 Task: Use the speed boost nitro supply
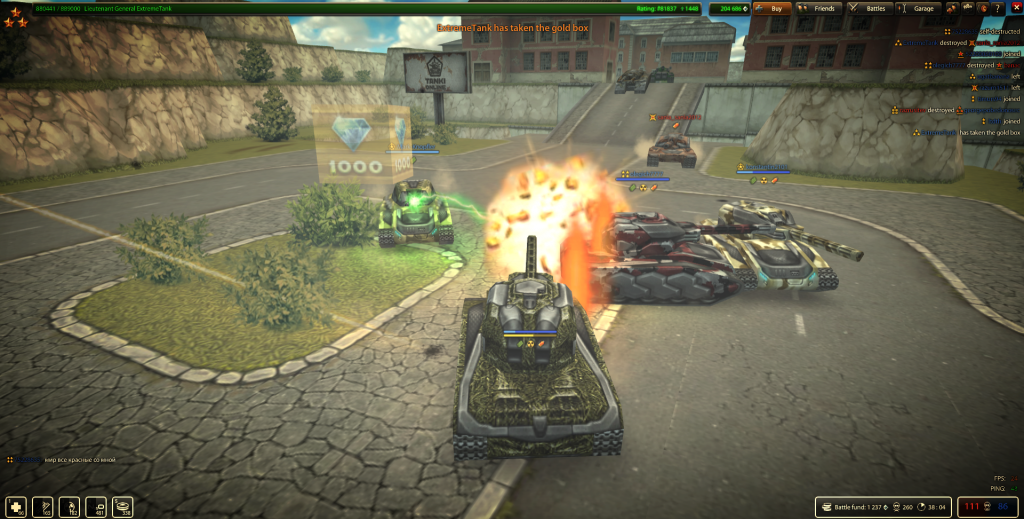(97, 506)
